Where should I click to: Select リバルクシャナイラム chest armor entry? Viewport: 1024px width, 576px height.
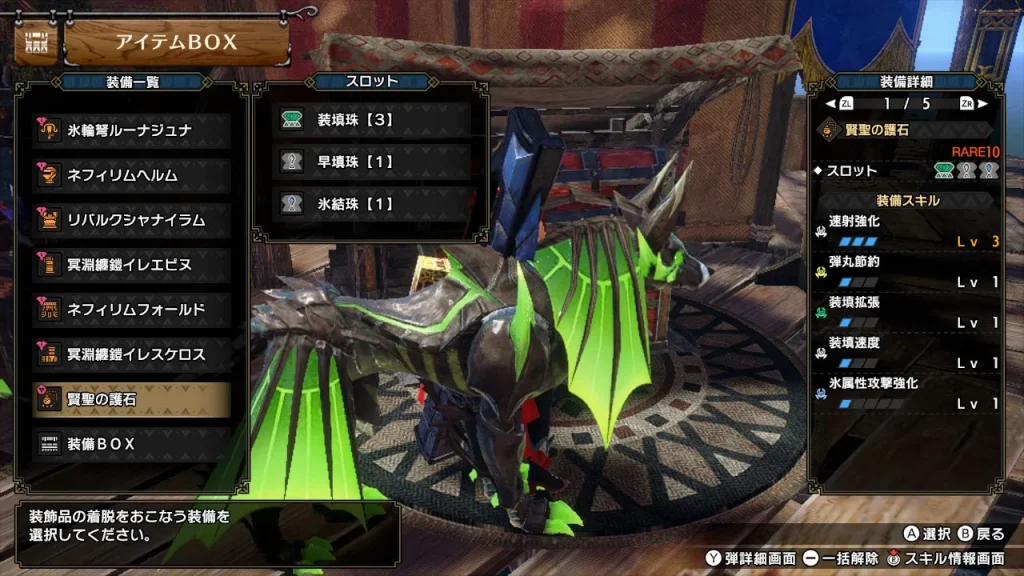point(131,220)
